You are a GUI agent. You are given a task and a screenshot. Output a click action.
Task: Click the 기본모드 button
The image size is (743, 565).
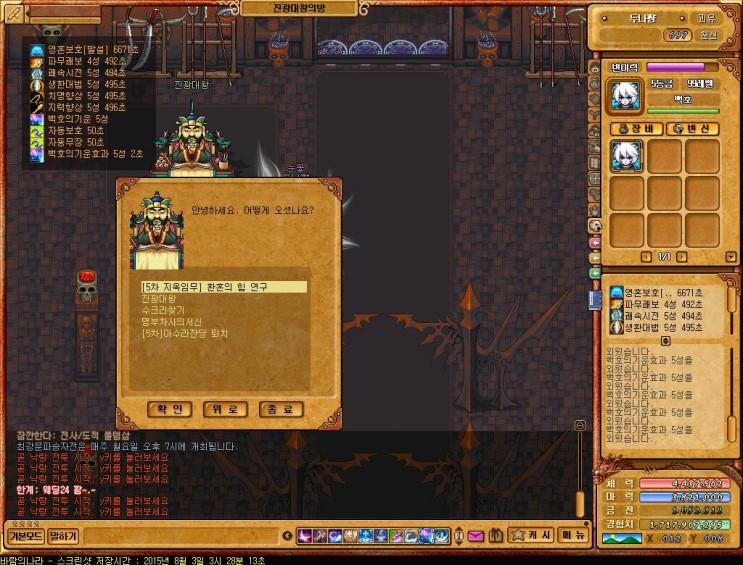(x=24, y=536)
